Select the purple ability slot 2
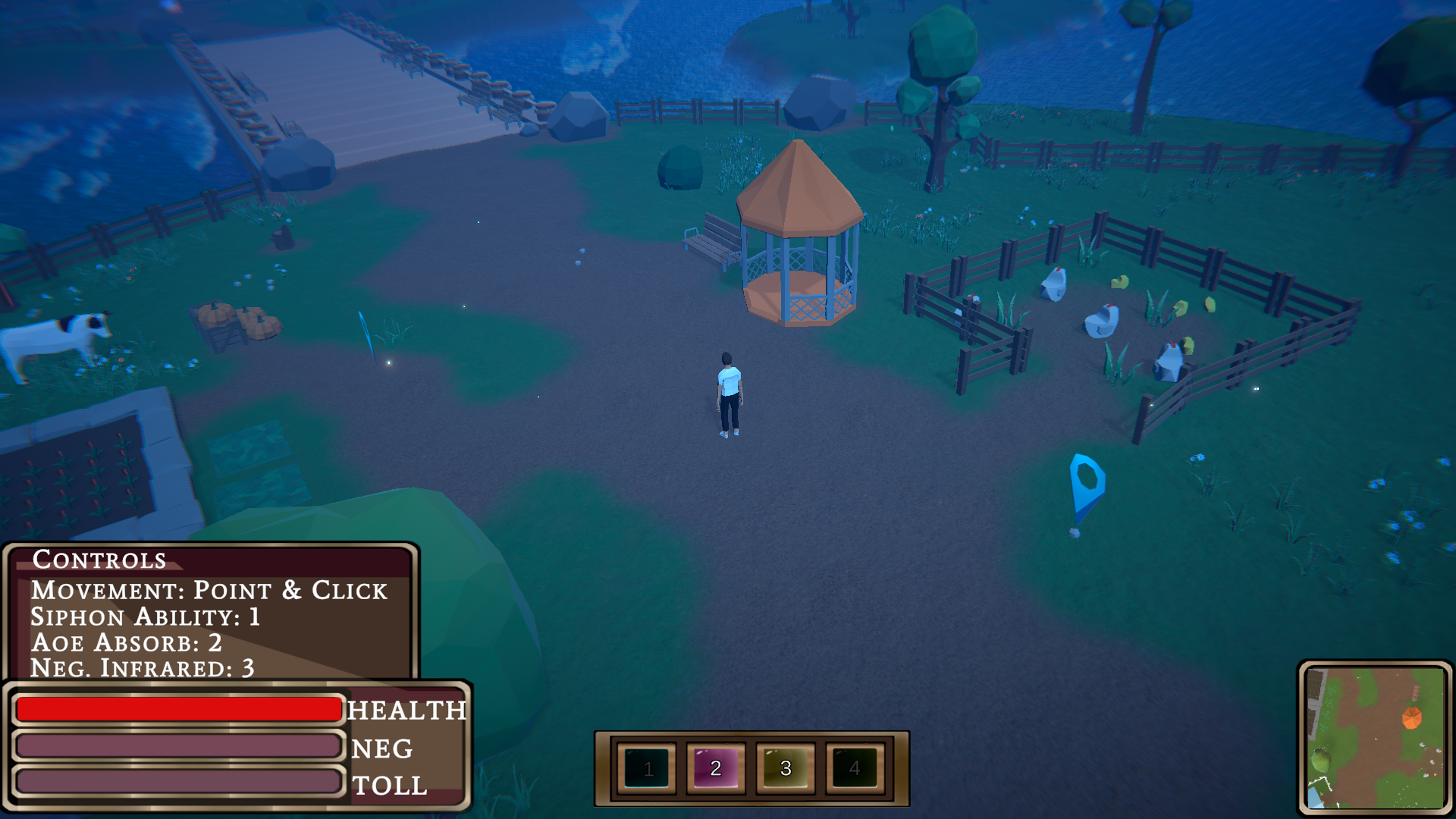The height and width of the screenshot is (819, 1456). tap(716, 768)
